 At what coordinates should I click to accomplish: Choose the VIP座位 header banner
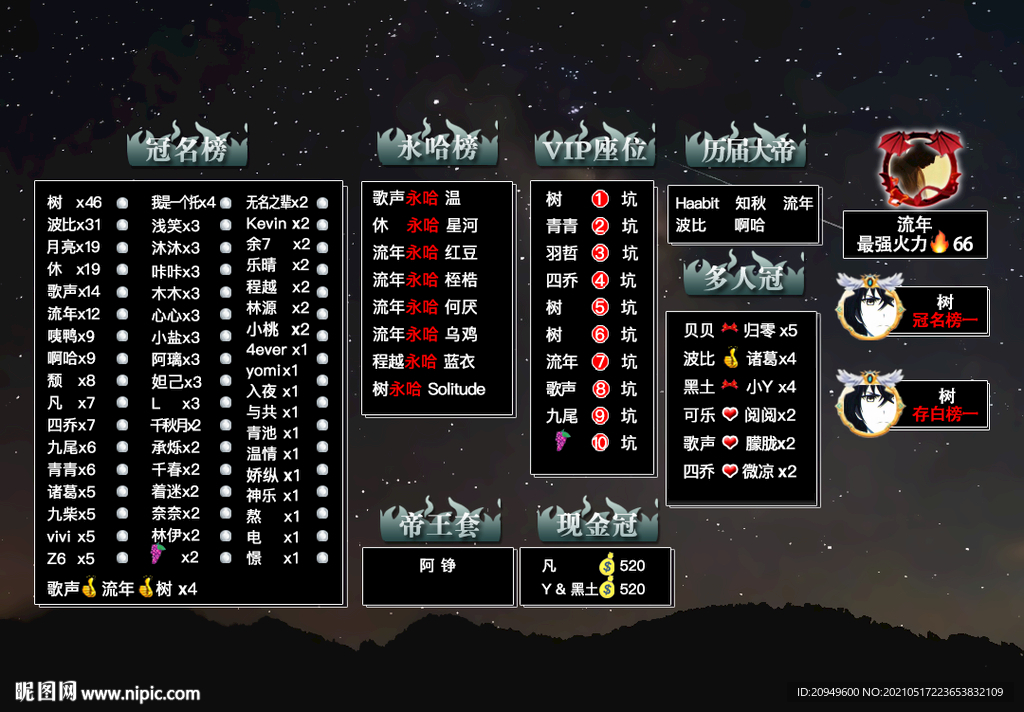594,149
